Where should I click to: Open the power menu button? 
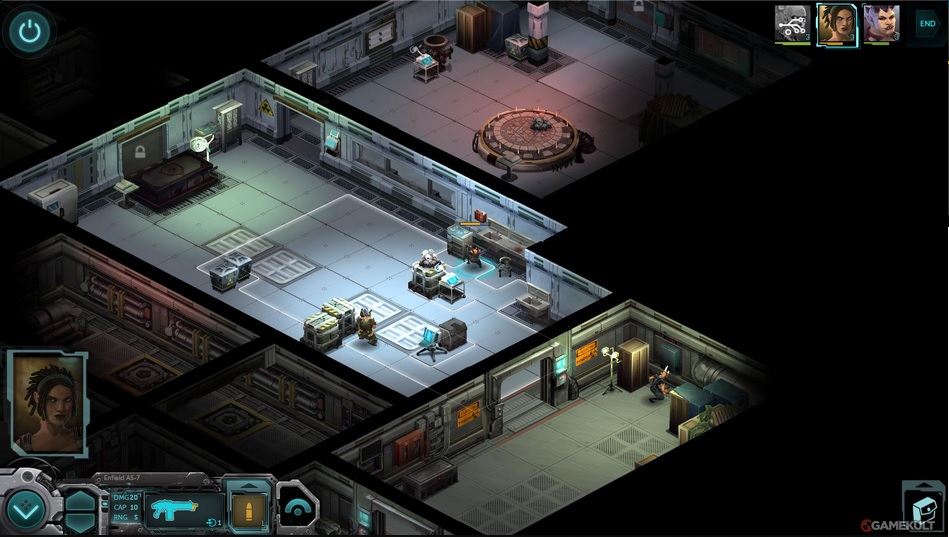click(30, 31)
